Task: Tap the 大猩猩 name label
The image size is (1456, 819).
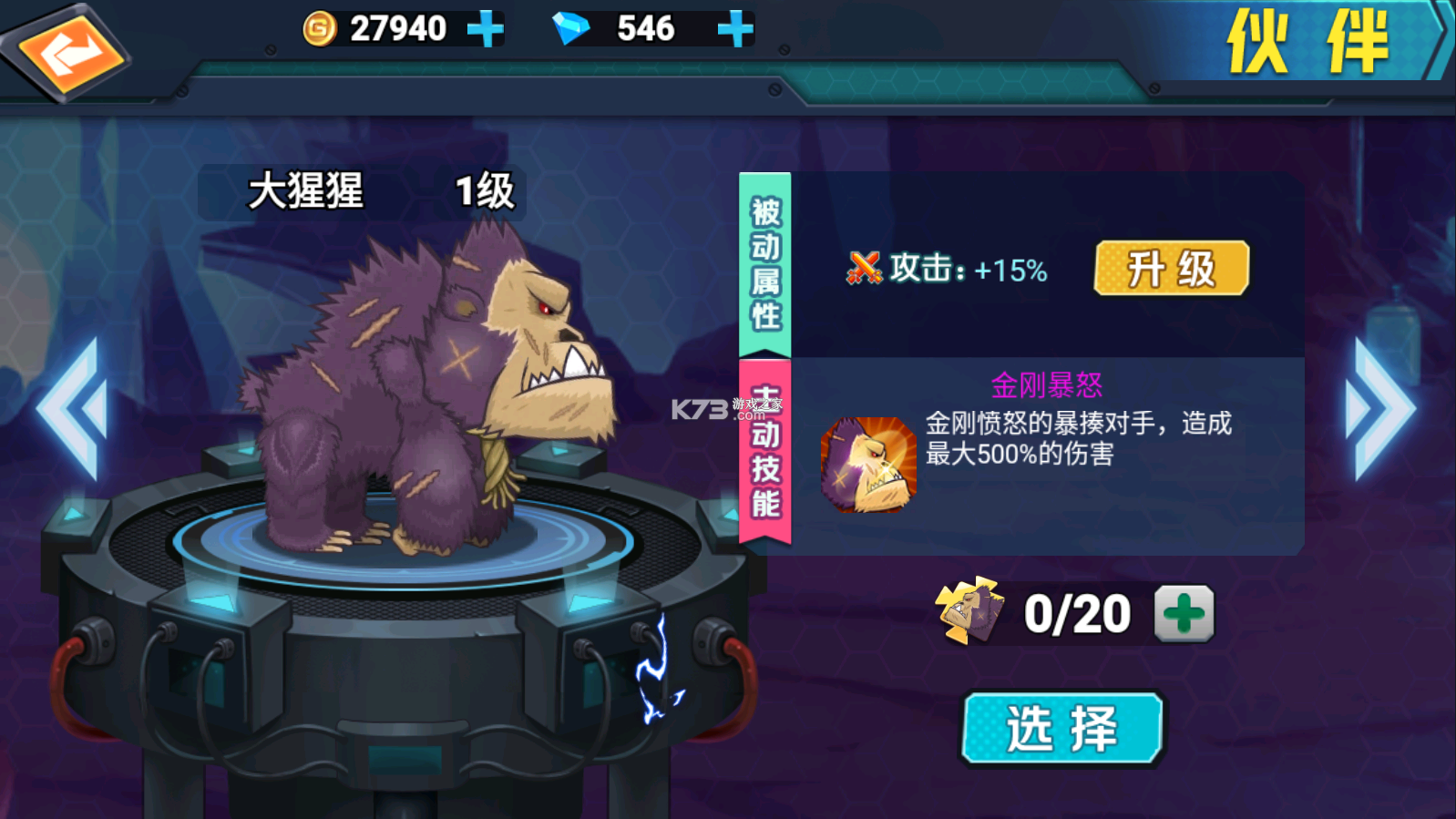Action: coord(305,193)
